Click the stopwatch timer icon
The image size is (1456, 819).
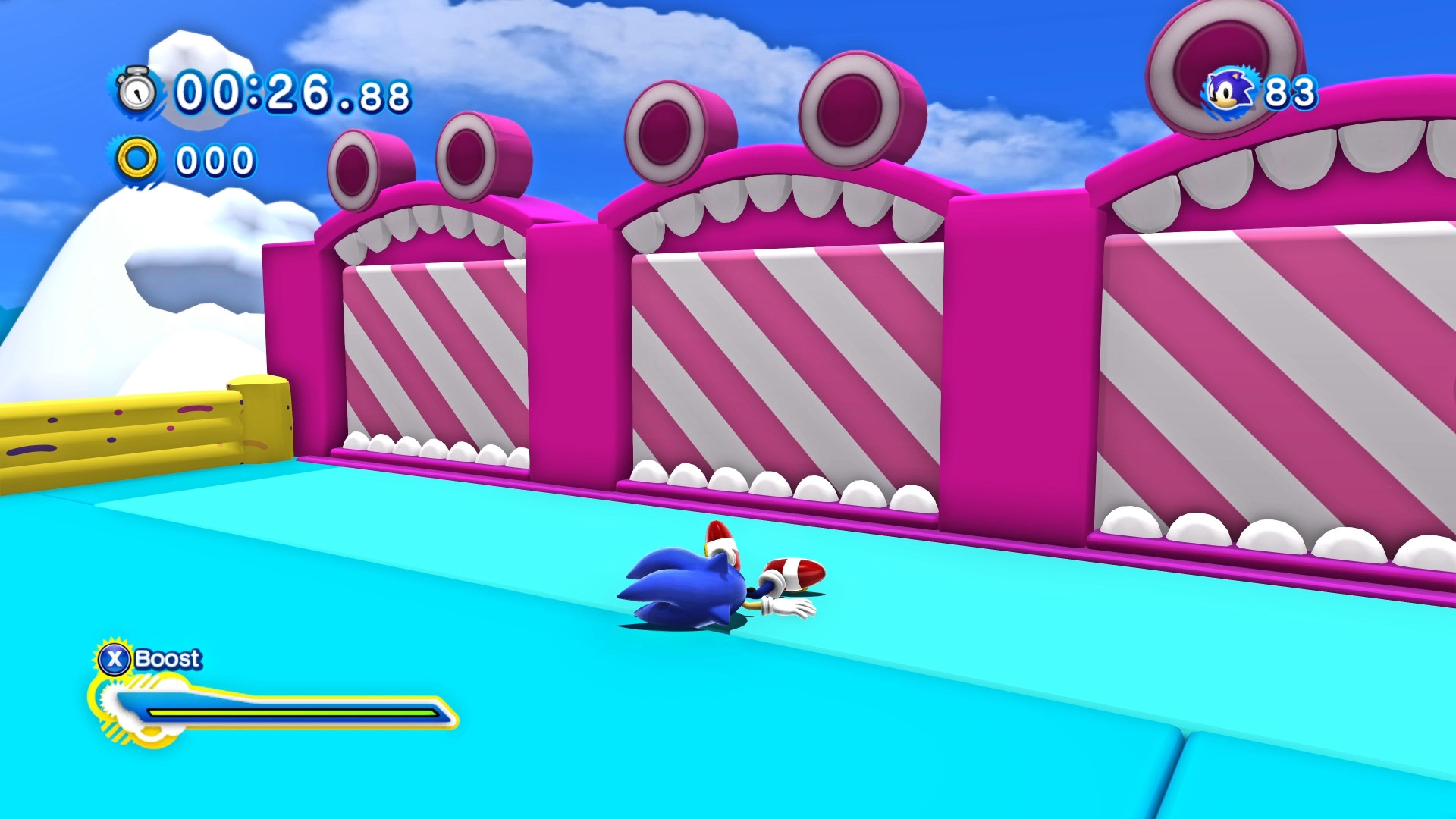[135, 93]
